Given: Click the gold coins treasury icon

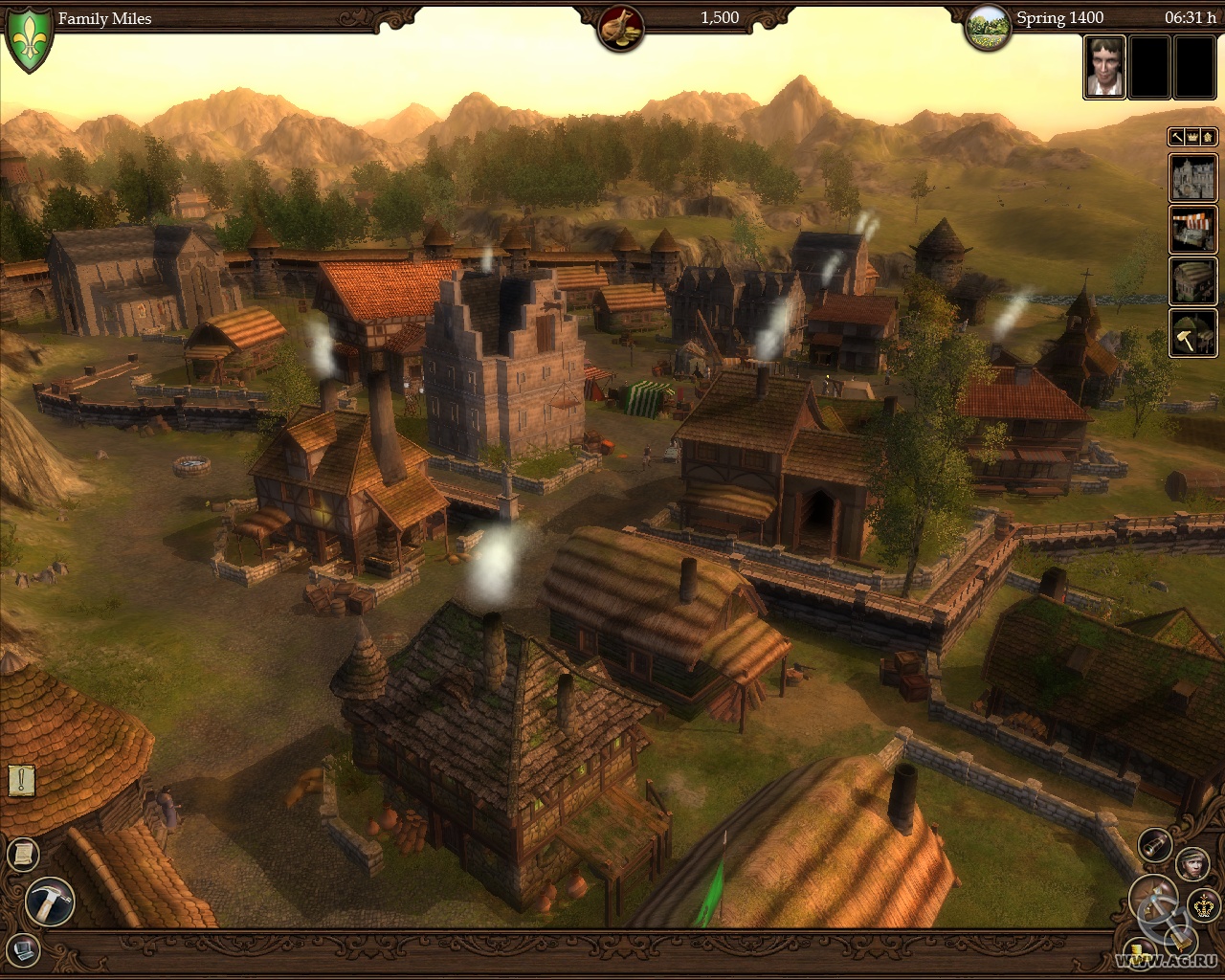Looking at the screenshot, I should click(1139, 953).
